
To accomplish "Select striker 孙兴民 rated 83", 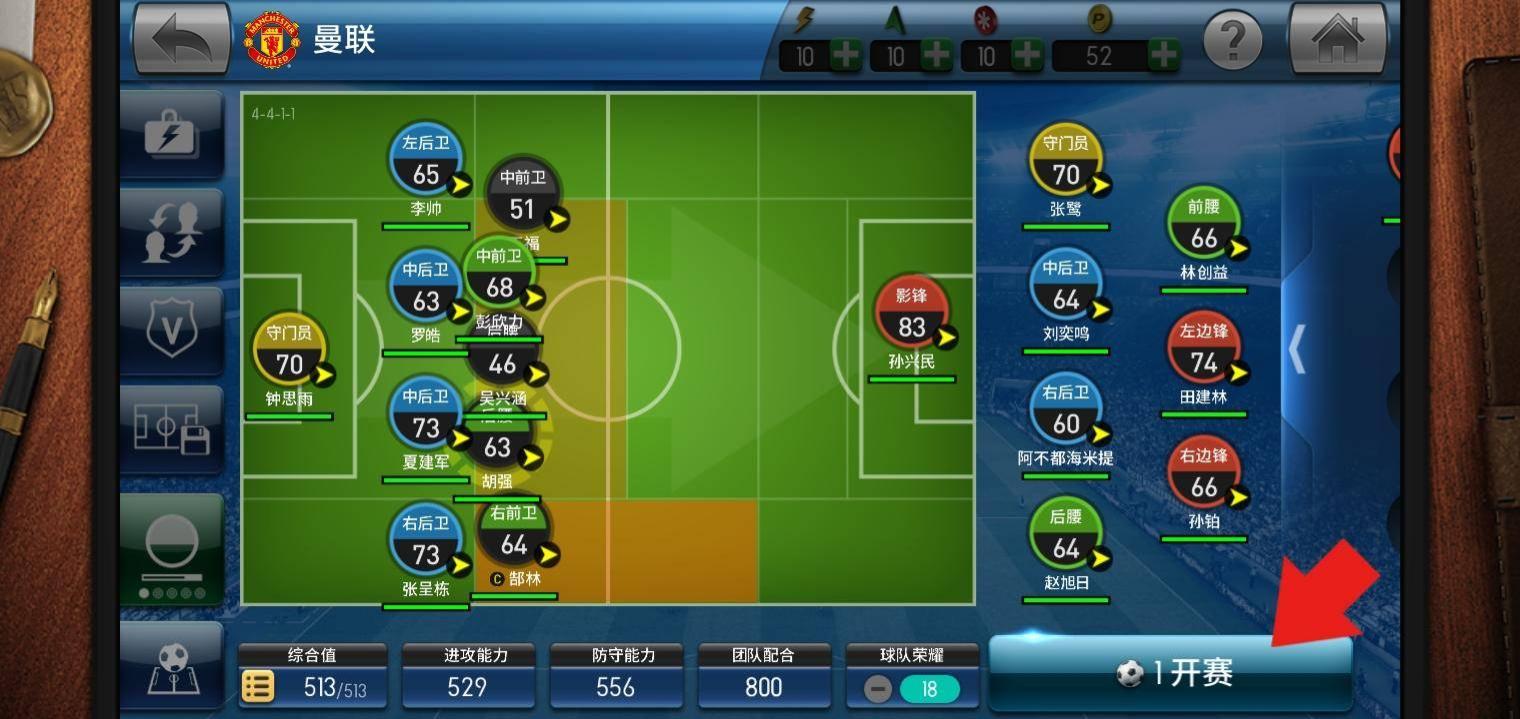I will click(911, 316).
